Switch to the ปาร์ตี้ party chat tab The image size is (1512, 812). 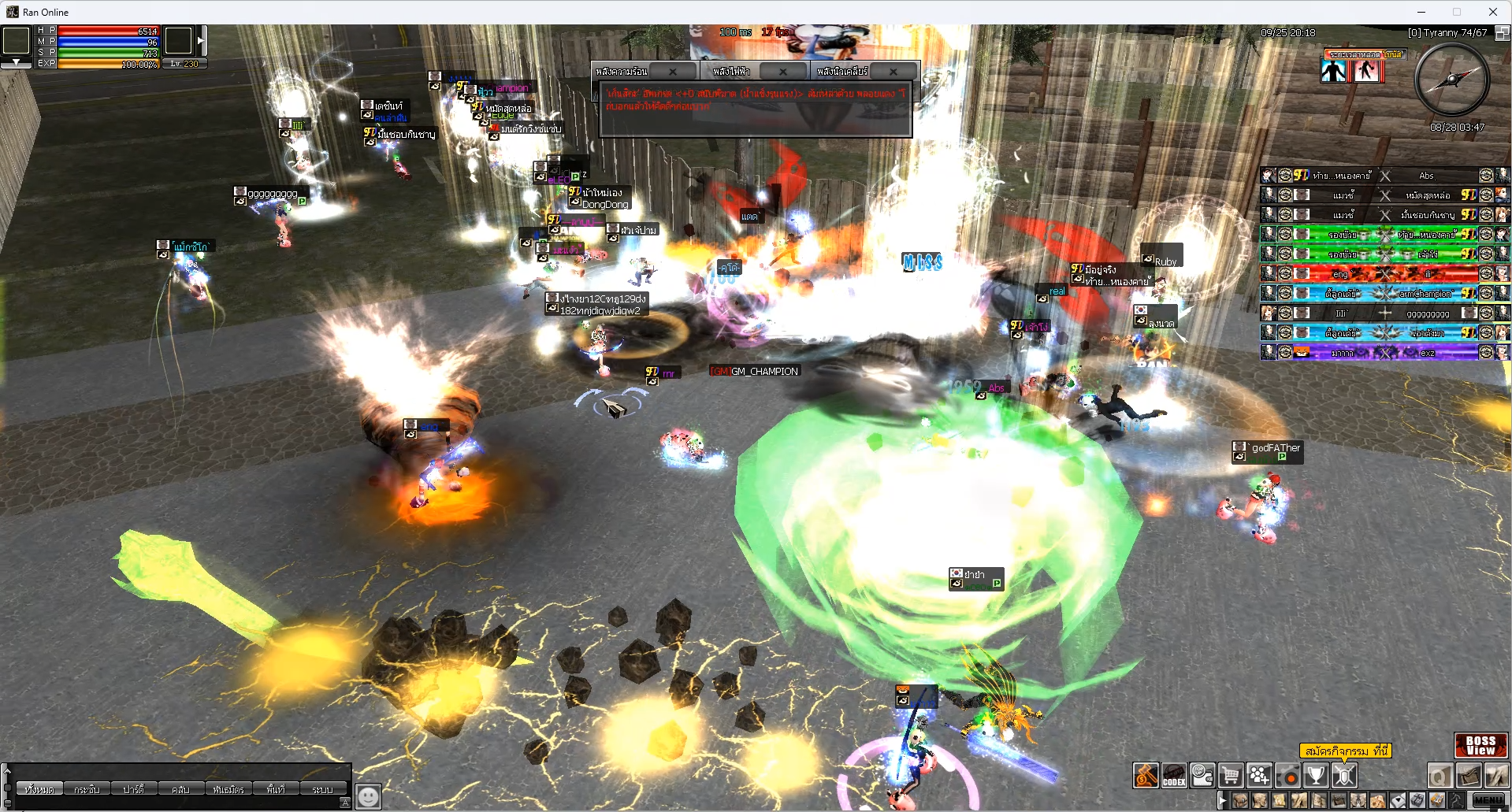133,789
